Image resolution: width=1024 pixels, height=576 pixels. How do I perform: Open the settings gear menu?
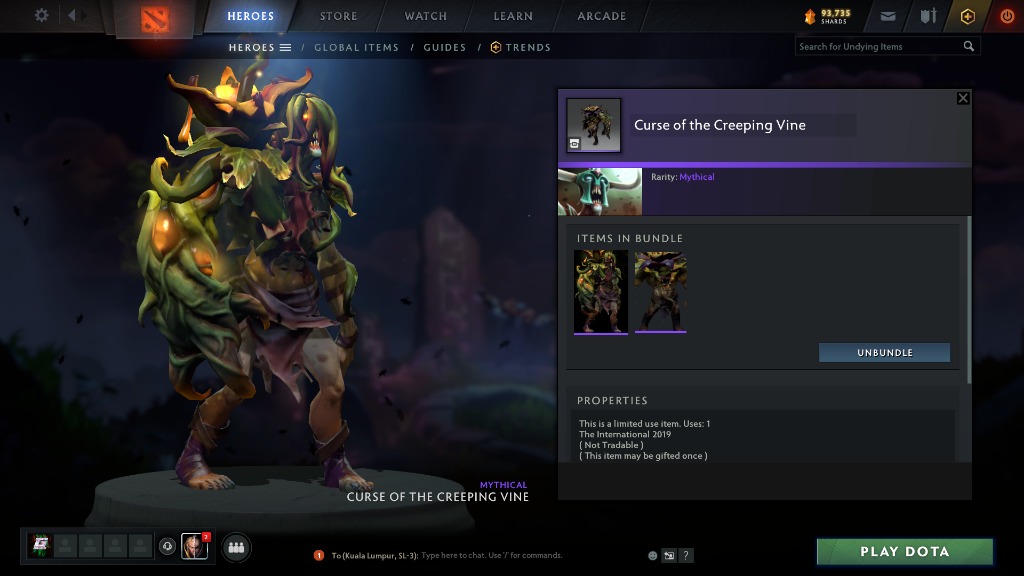(41, 15)
